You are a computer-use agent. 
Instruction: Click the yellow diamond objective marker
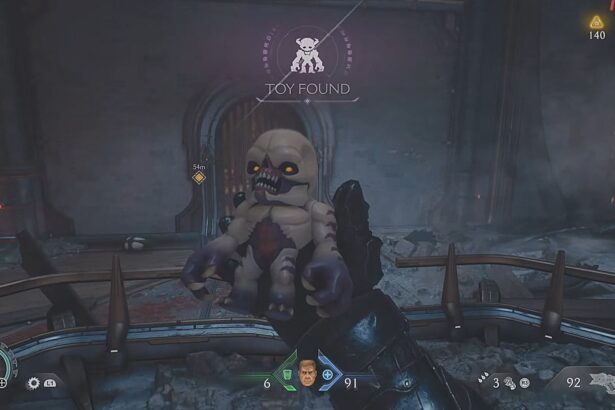(198, 178)
